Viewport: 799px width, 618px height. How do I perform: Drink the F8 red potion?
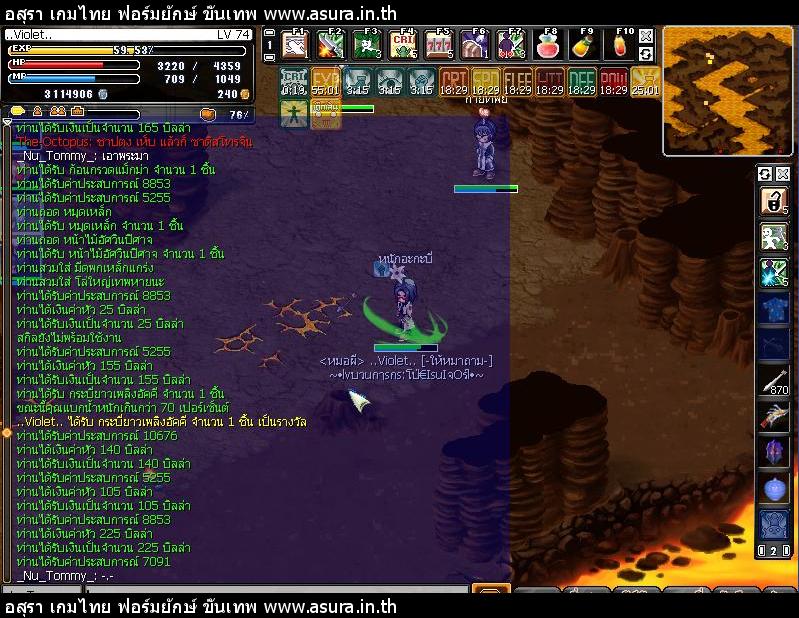pyautogui.click(x=548, y=46)
